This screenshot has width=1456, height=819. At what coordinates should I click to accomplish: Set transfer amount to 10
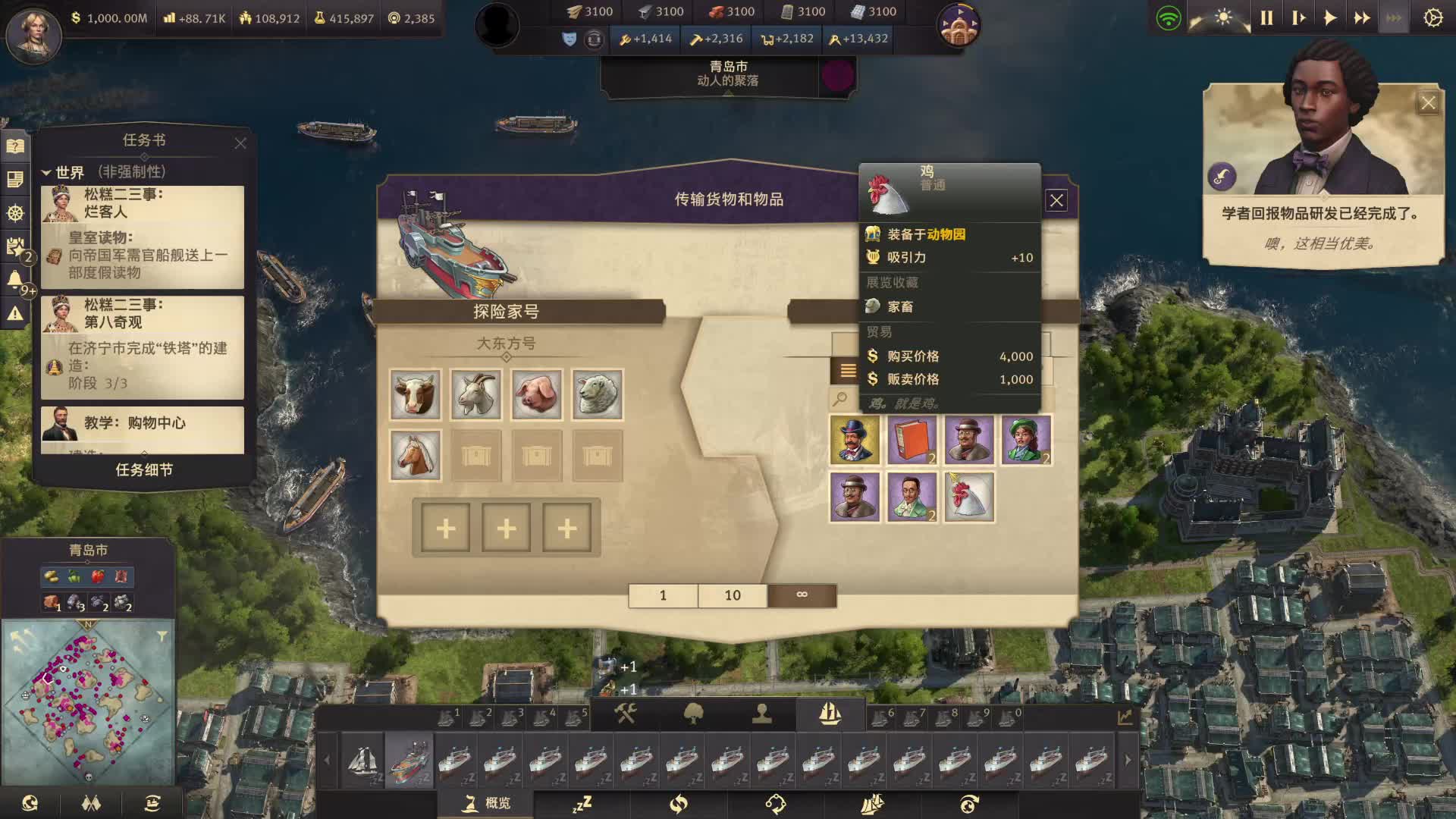click(732, 595)
